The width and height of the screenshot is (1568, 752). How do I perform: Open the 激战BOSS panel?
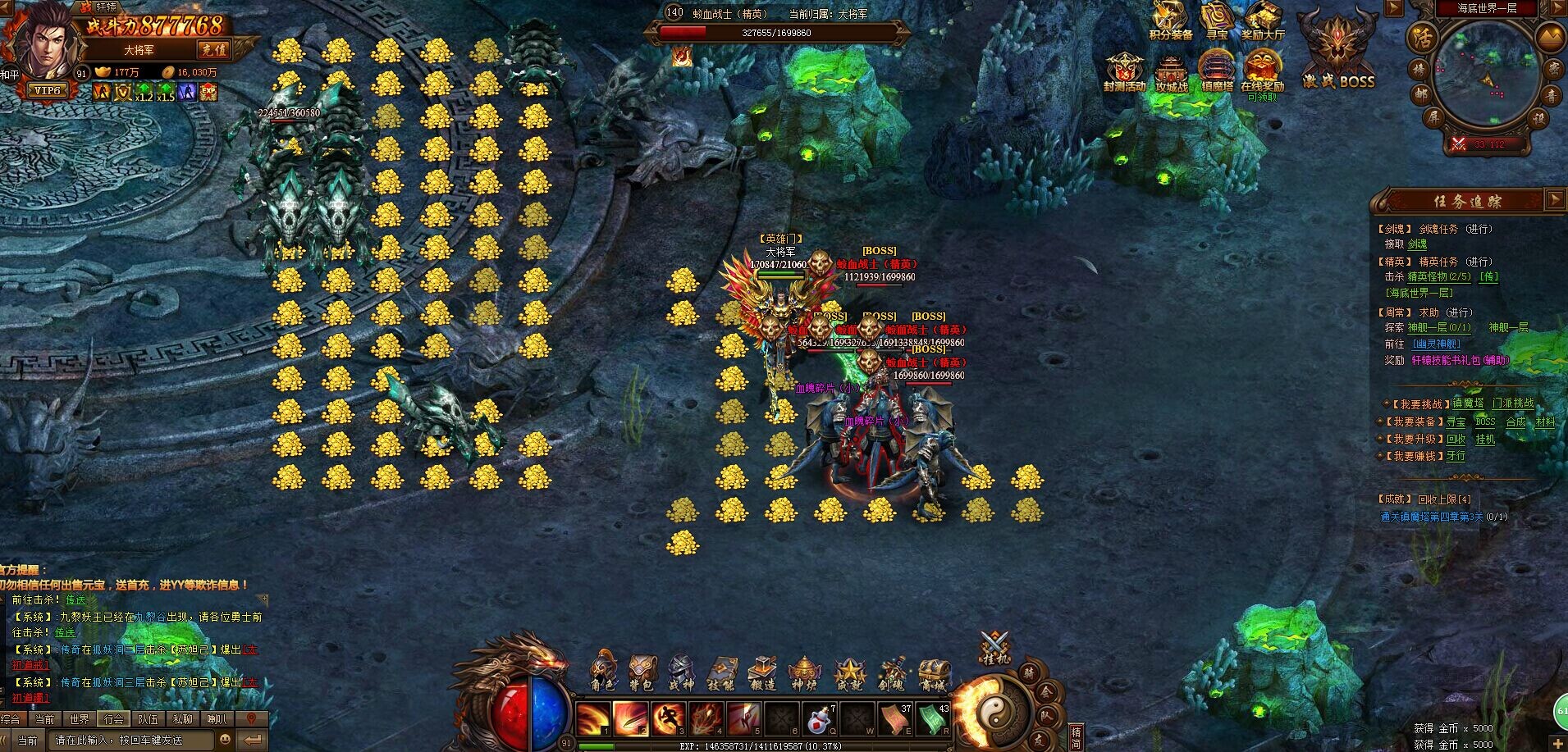(1339, 52)
